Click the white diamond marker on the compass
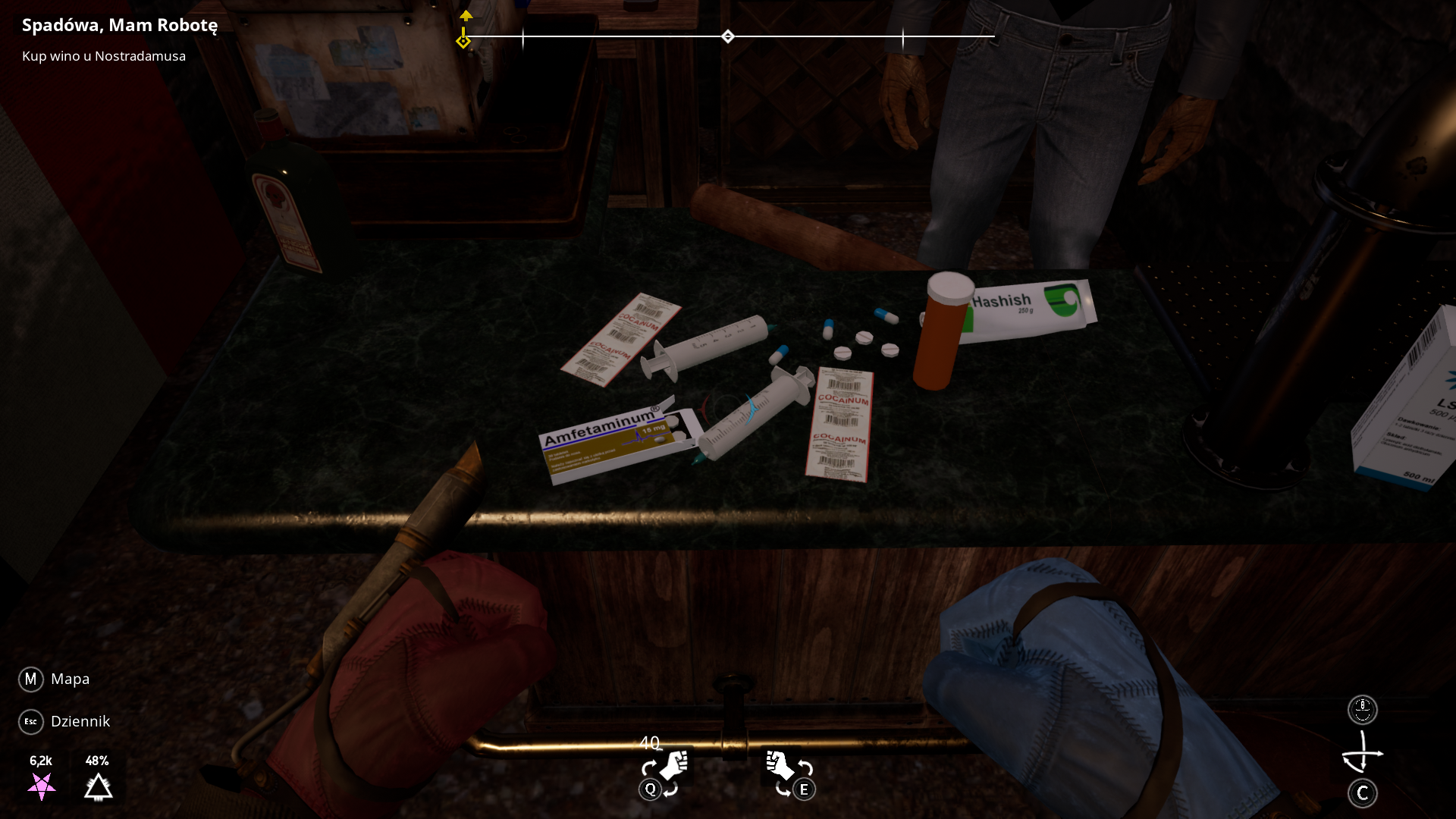 pos(728,36)
